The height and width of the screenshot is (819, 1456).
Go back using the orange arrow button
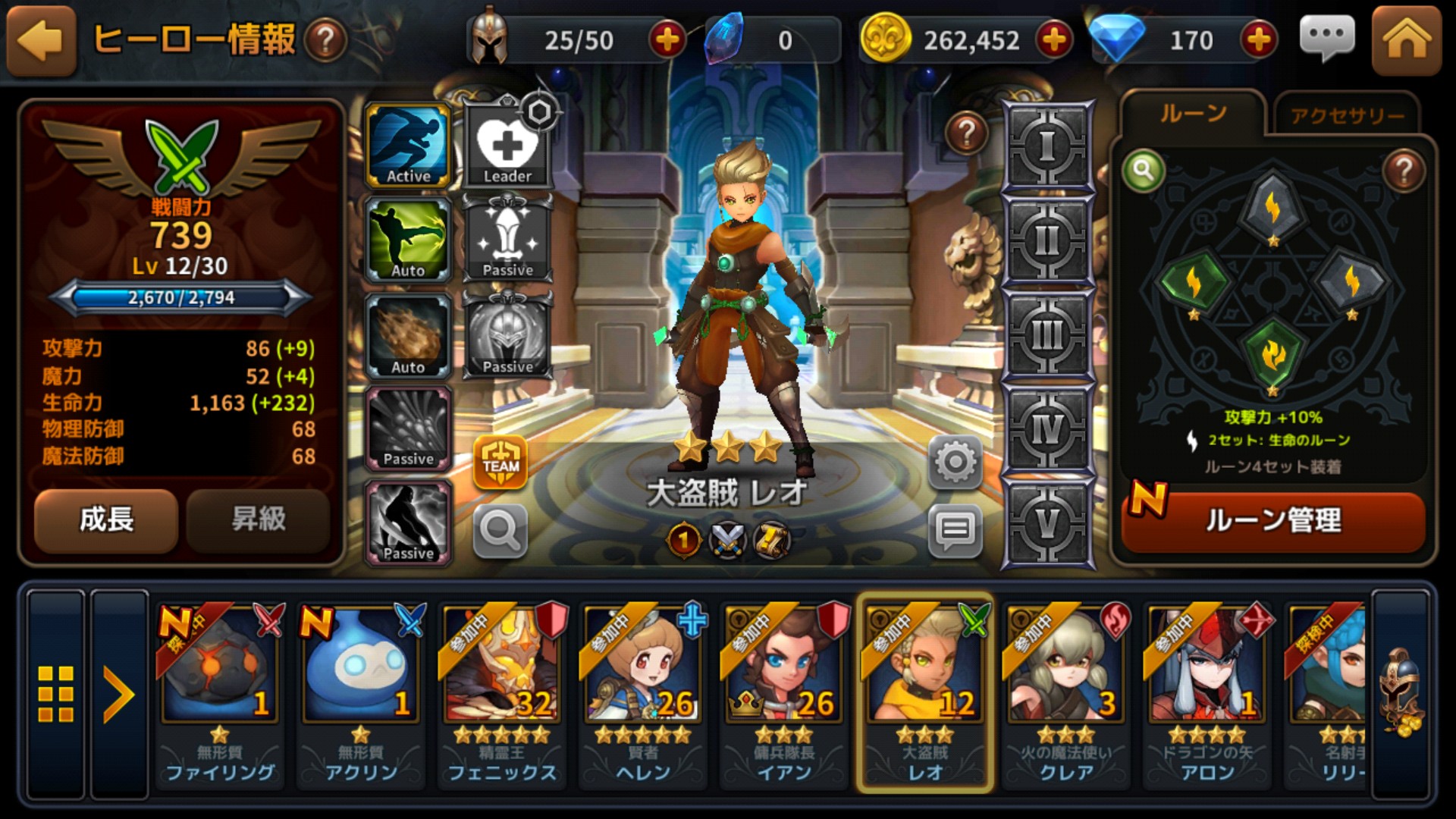coord(41,41)
